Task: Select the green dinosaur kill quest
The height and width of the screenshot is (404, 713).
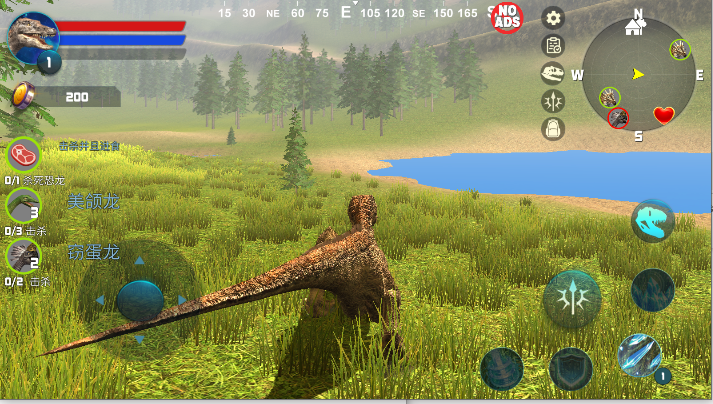Action: click(x=22, y=205)
